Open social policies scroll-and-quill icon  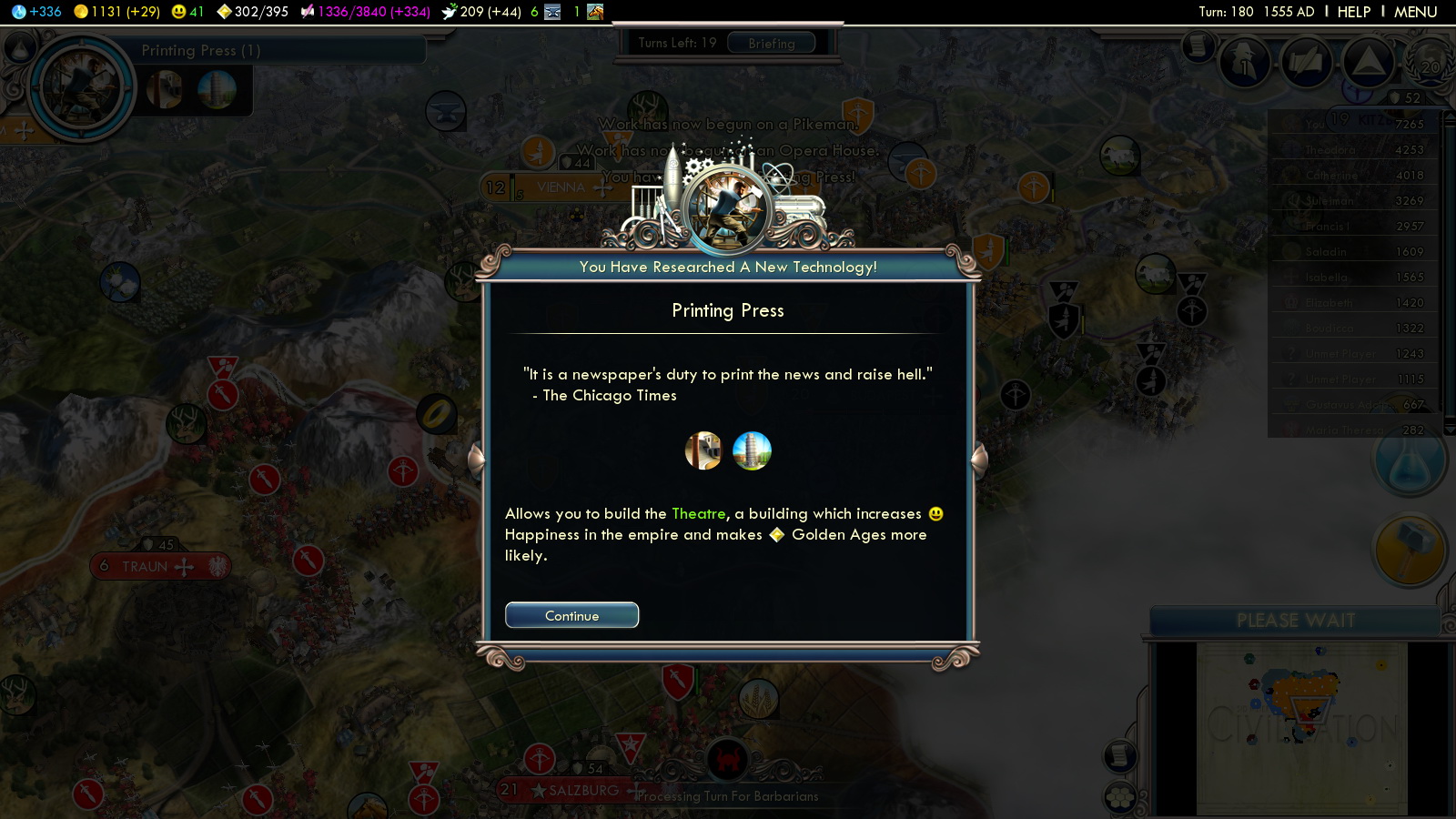[1306, 64]
